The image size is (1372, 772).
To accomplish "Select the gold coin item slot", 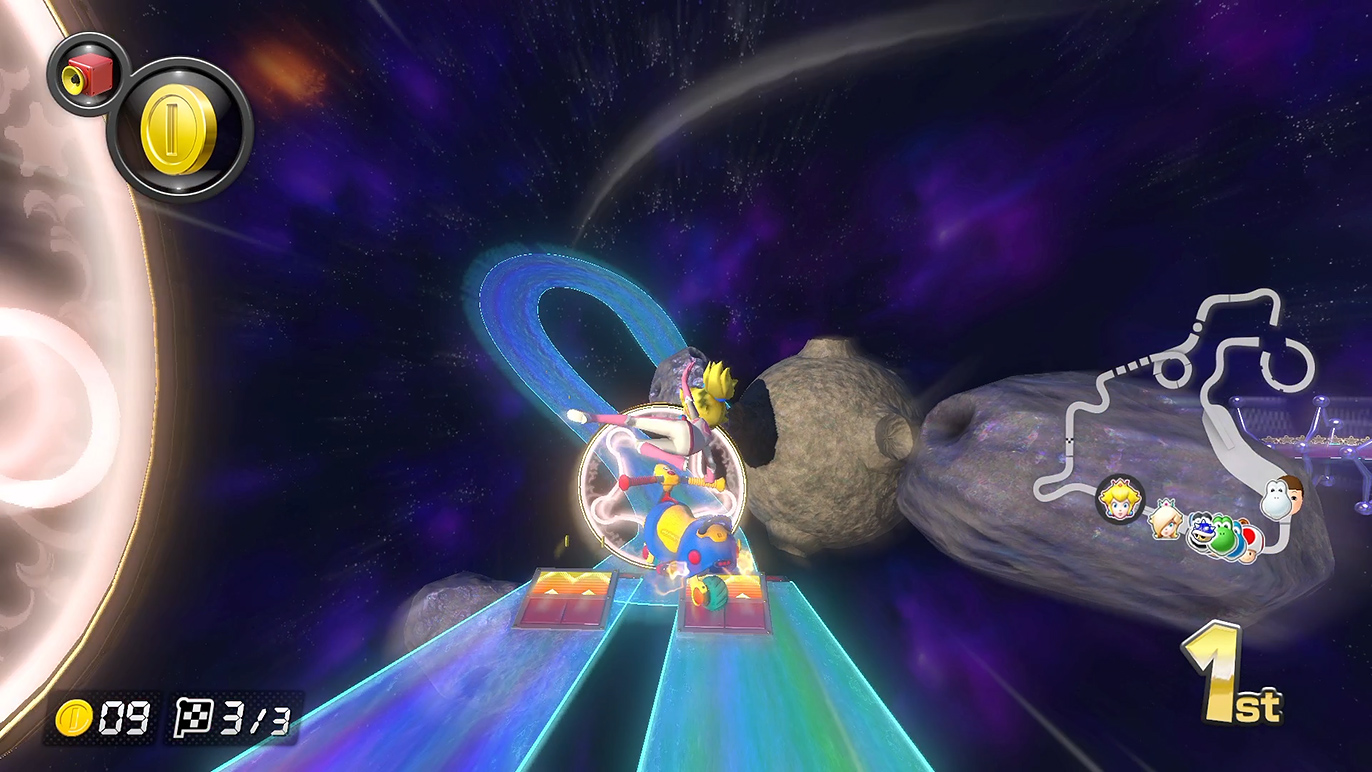I will tap(179, 130).
